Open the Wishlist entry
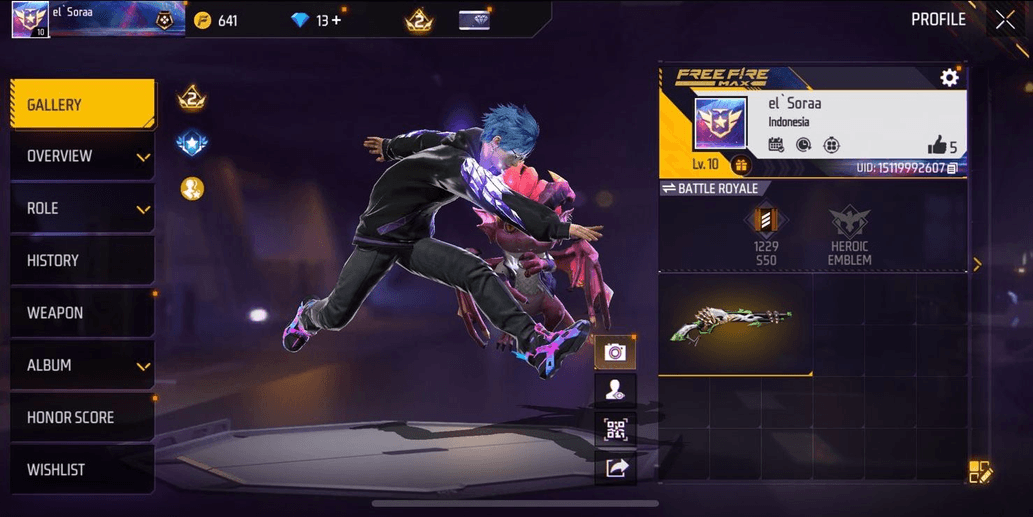Screen dimensions: 1033x517 82,470
